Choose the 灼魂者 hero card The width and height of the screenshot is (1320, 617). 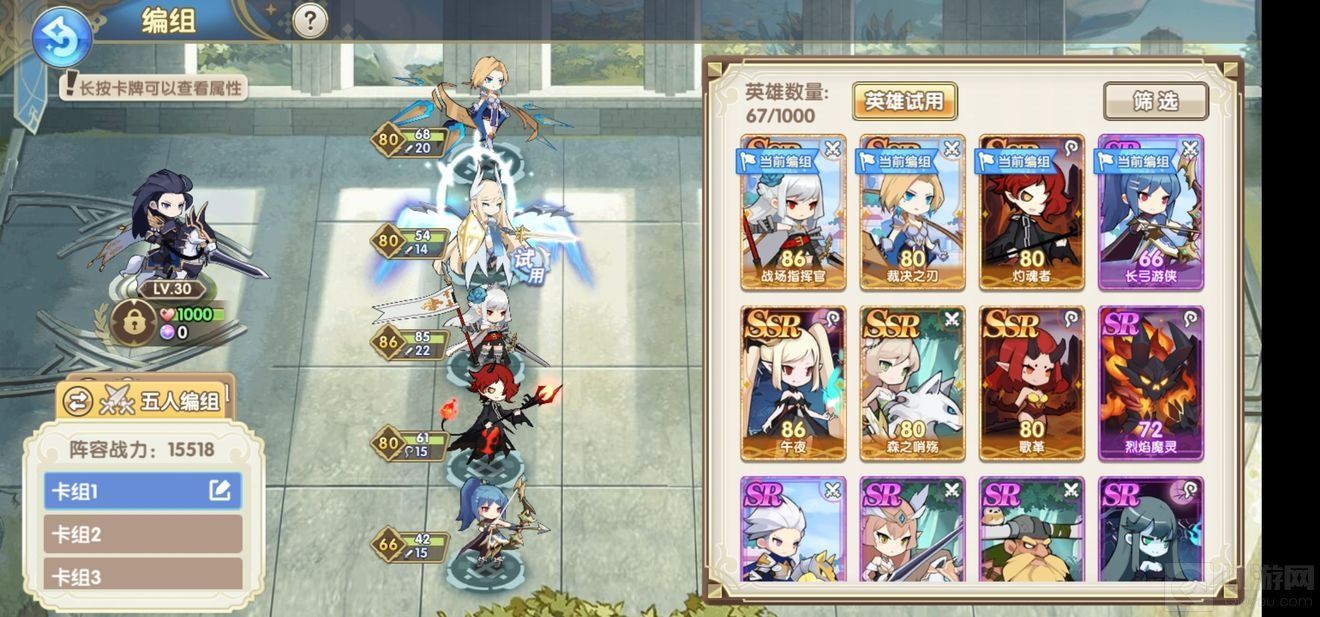tap(1031, 213)
